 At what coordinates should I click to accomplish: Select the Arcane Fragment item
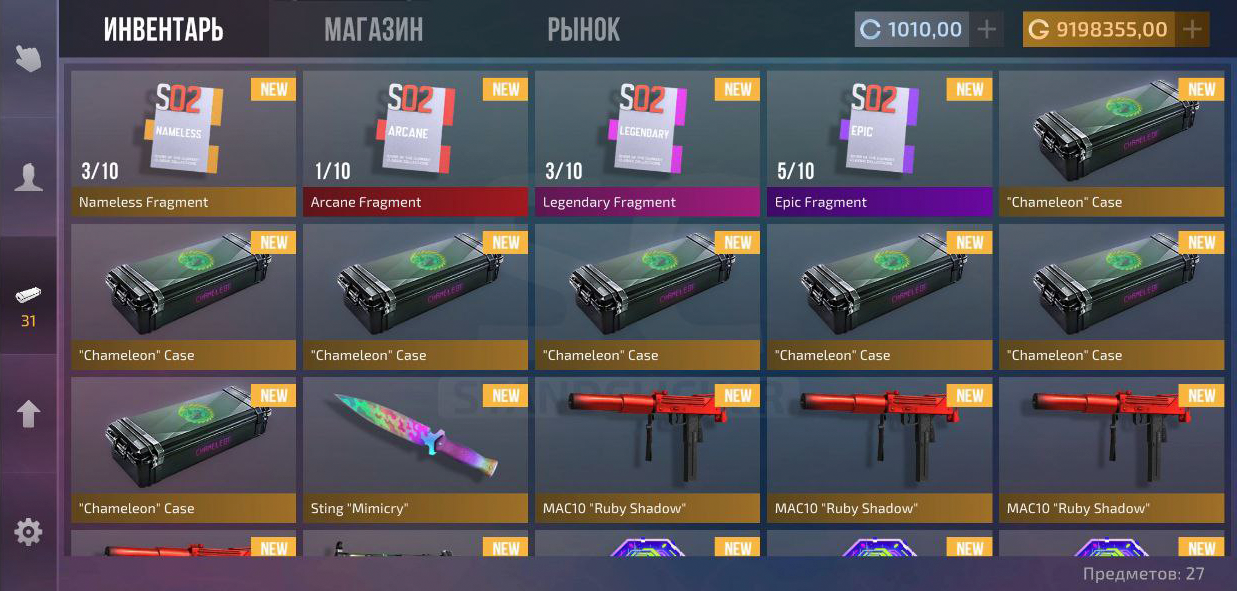pyautogui.click(x=416, y=143)
